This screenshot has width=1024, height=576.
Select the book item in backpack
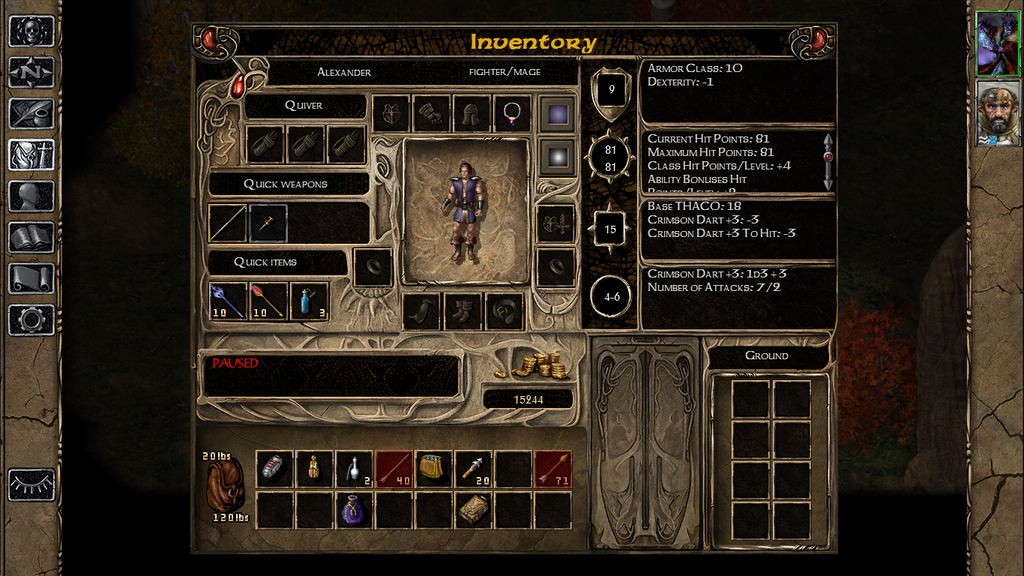pos(473,510)
